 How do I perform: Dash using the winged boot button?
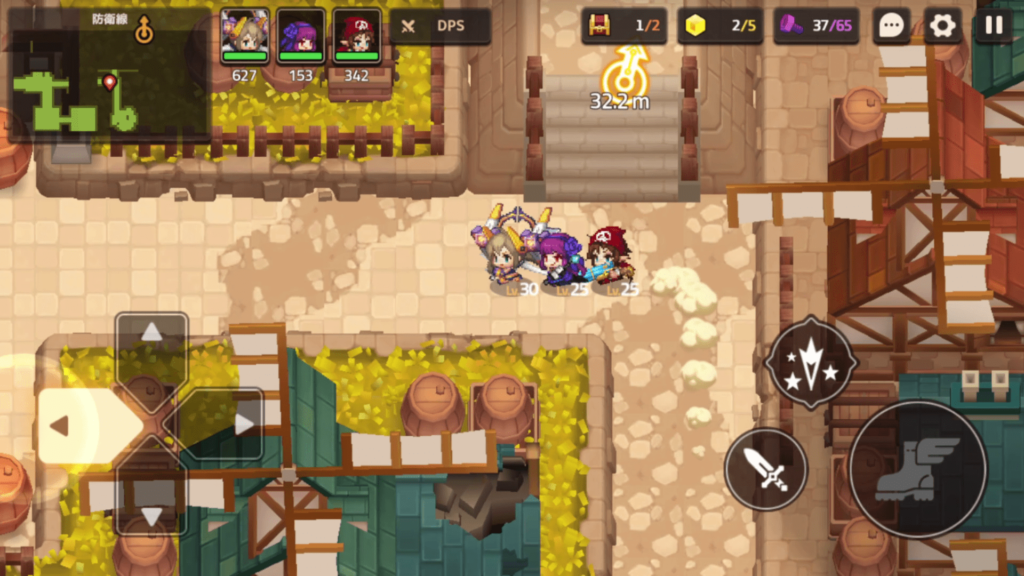(918, 468)
